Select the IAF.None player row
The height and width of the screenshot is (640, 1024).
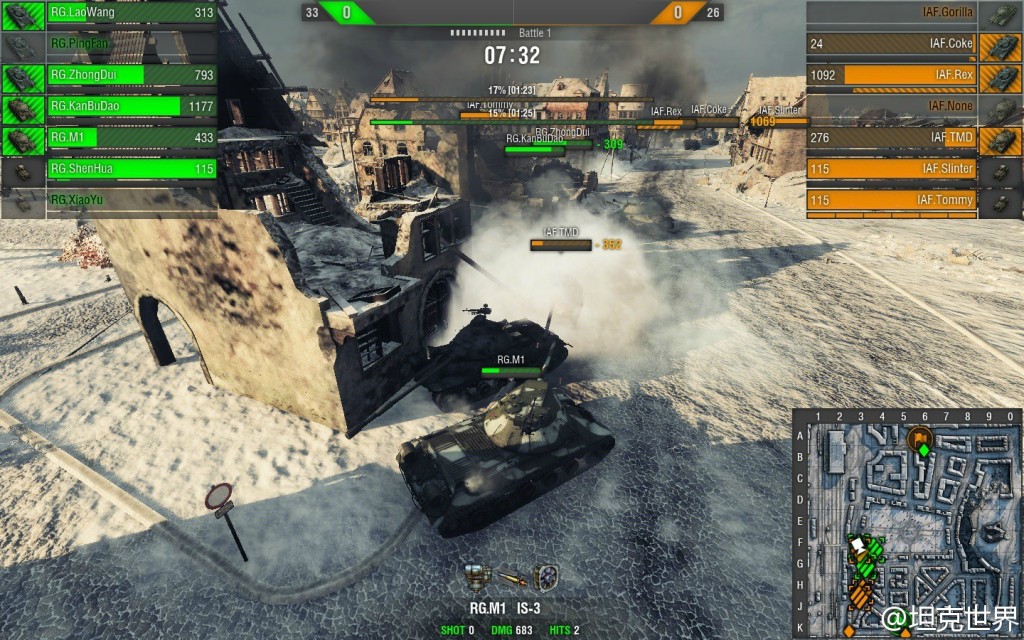click(x=912, y=106)
